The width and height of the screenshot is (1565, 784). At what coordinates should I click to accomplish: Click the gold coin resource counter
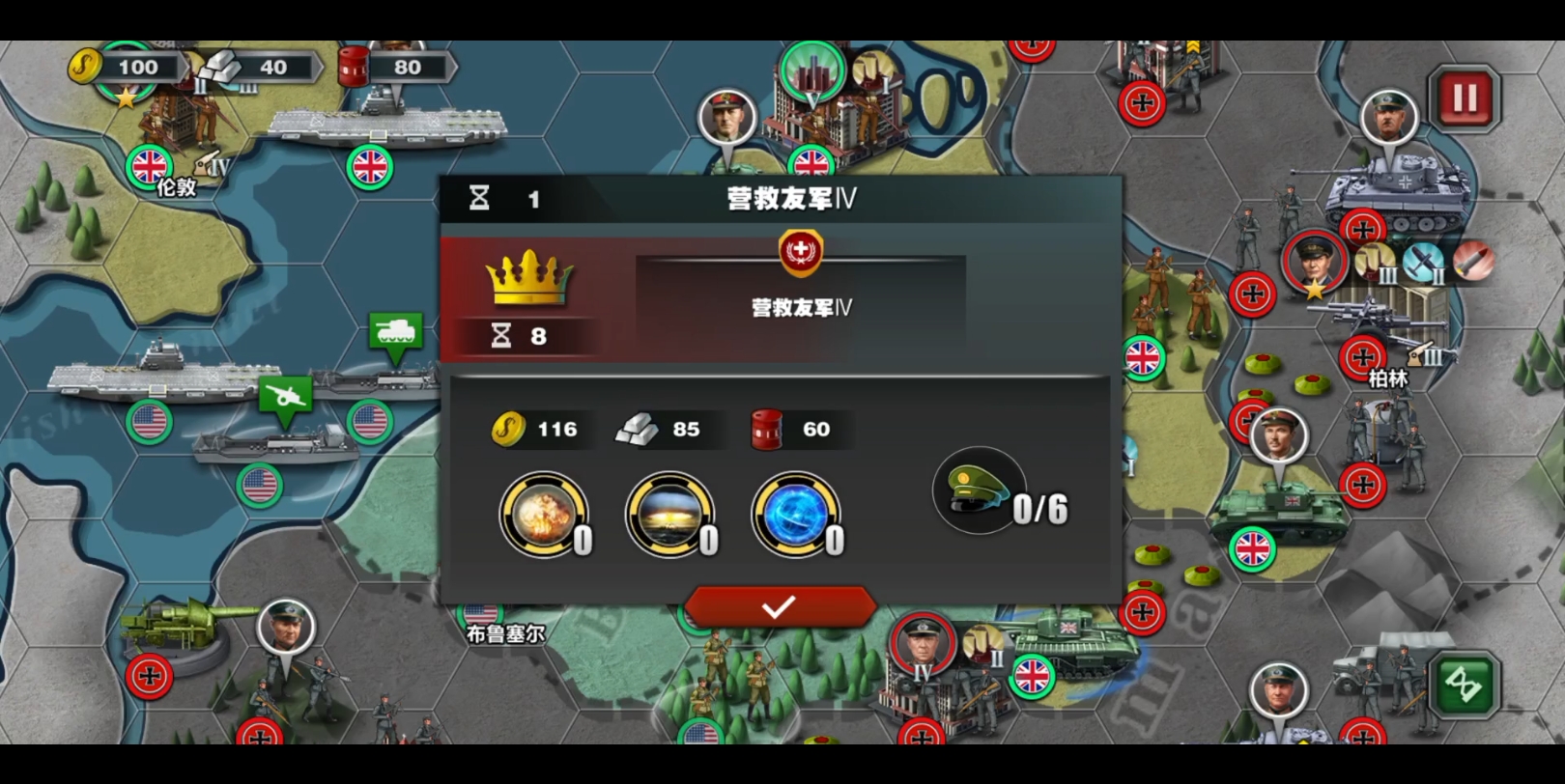127,68
